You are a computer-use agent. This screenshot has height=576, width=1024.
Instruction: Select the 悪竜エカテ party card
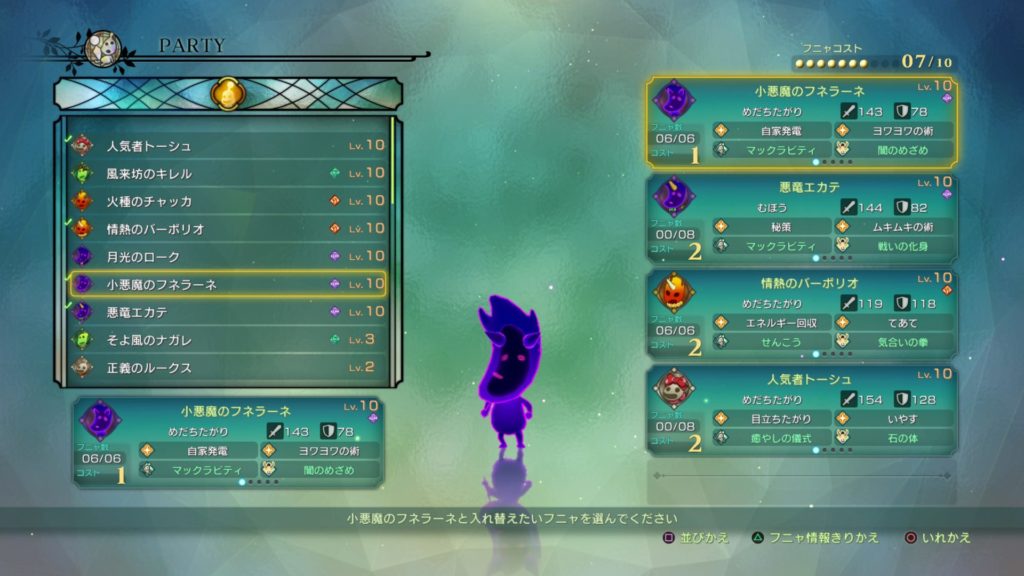pos(801,219)
